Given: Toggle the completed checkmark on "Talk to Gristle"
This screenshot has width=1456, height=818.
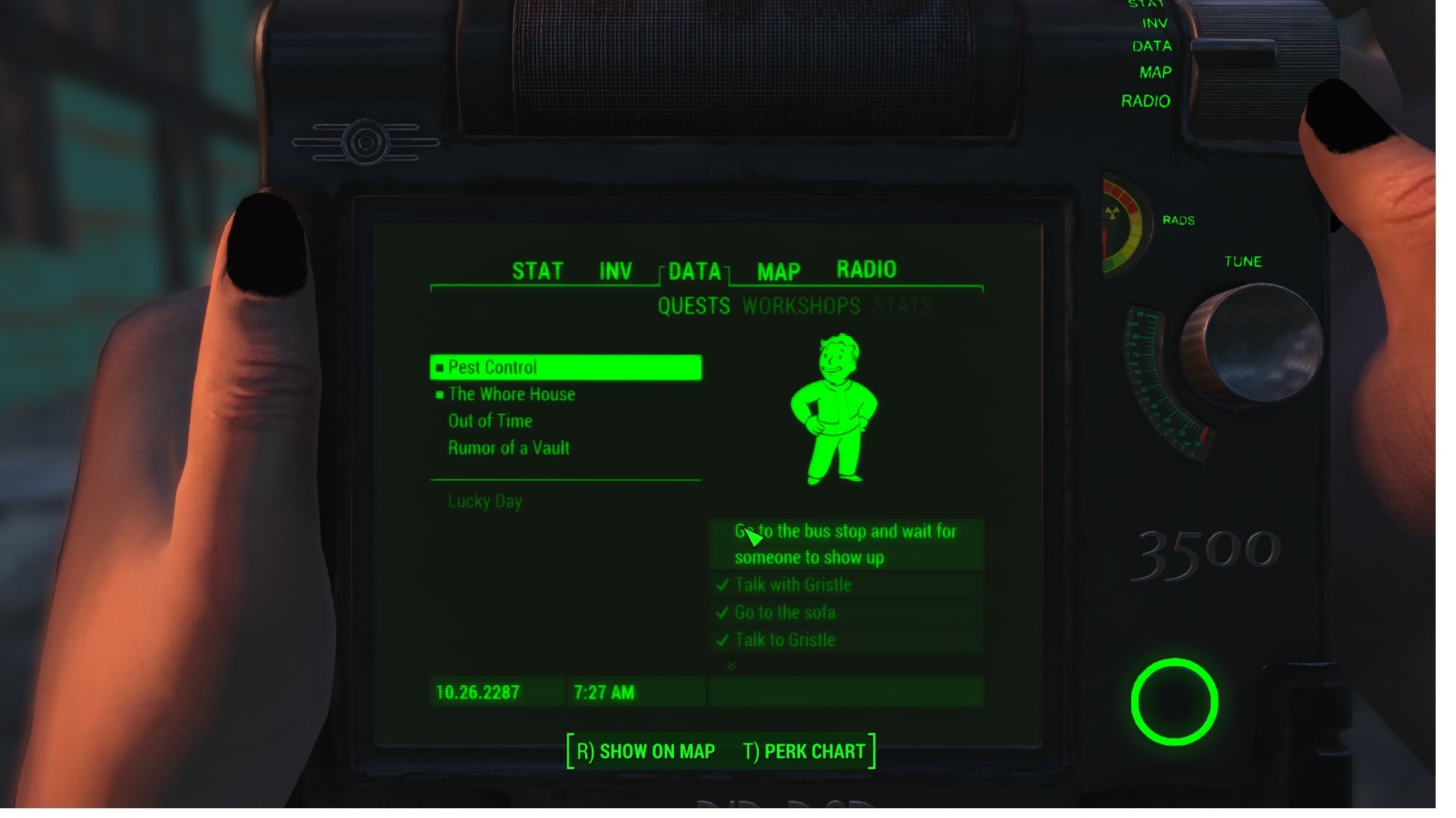Looking at the screenshot, I should pos(723,641).
